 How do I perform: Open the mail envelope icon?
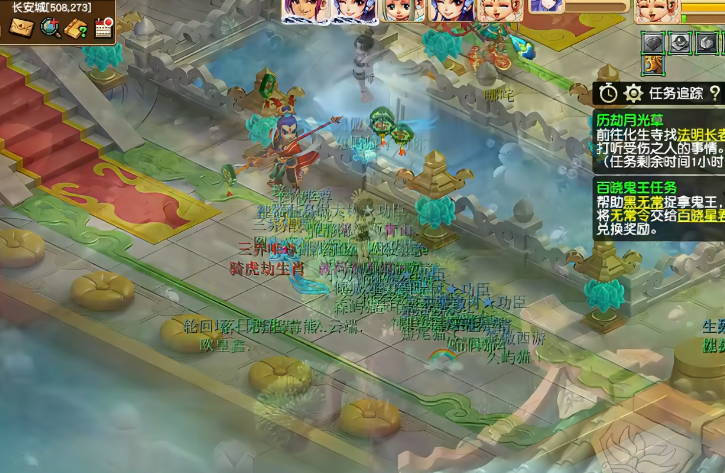(x=21, y=28)
